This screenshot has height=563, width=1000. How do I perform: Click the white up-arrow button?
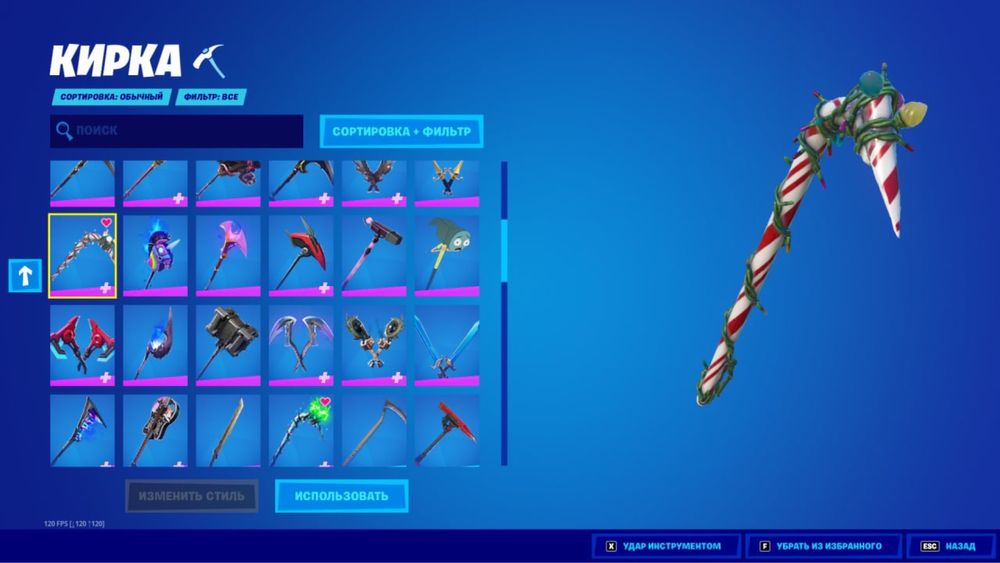[25, 275]
